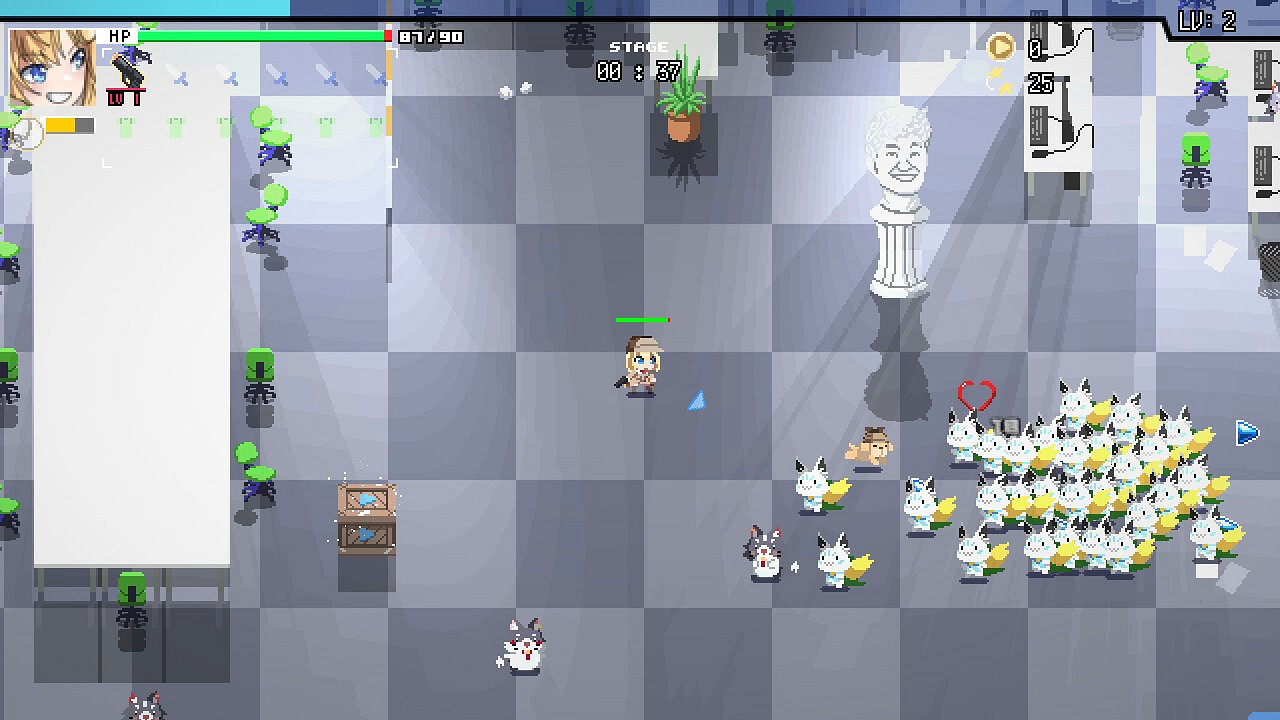Open the HP label on the health bar

tap(120, 35)
